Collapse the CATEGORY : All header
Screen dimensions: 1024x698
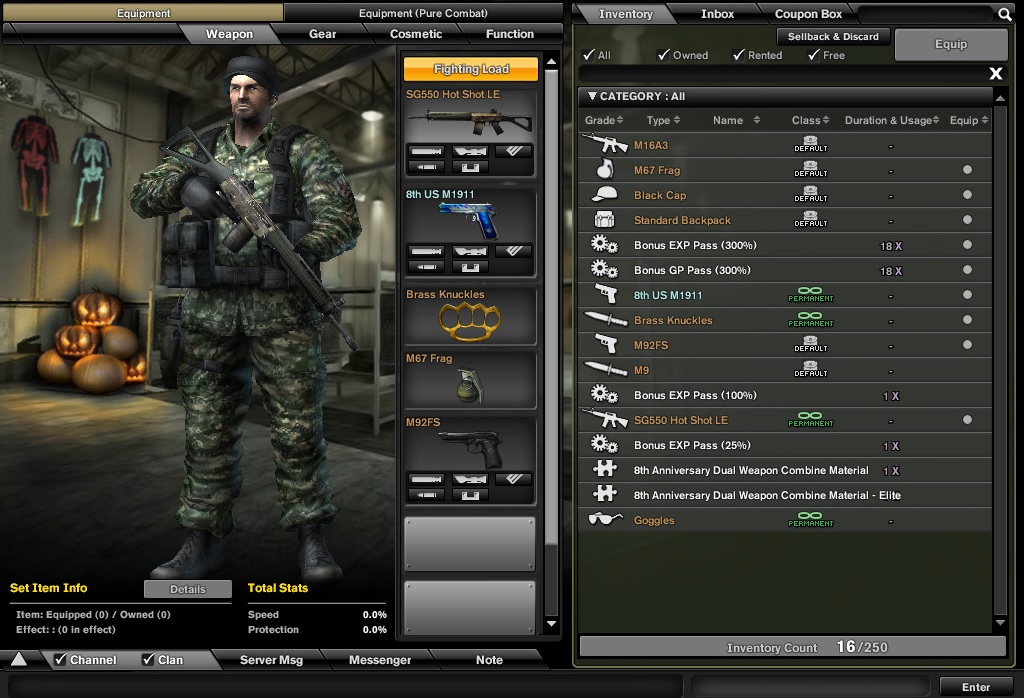(x=592, y=97)
